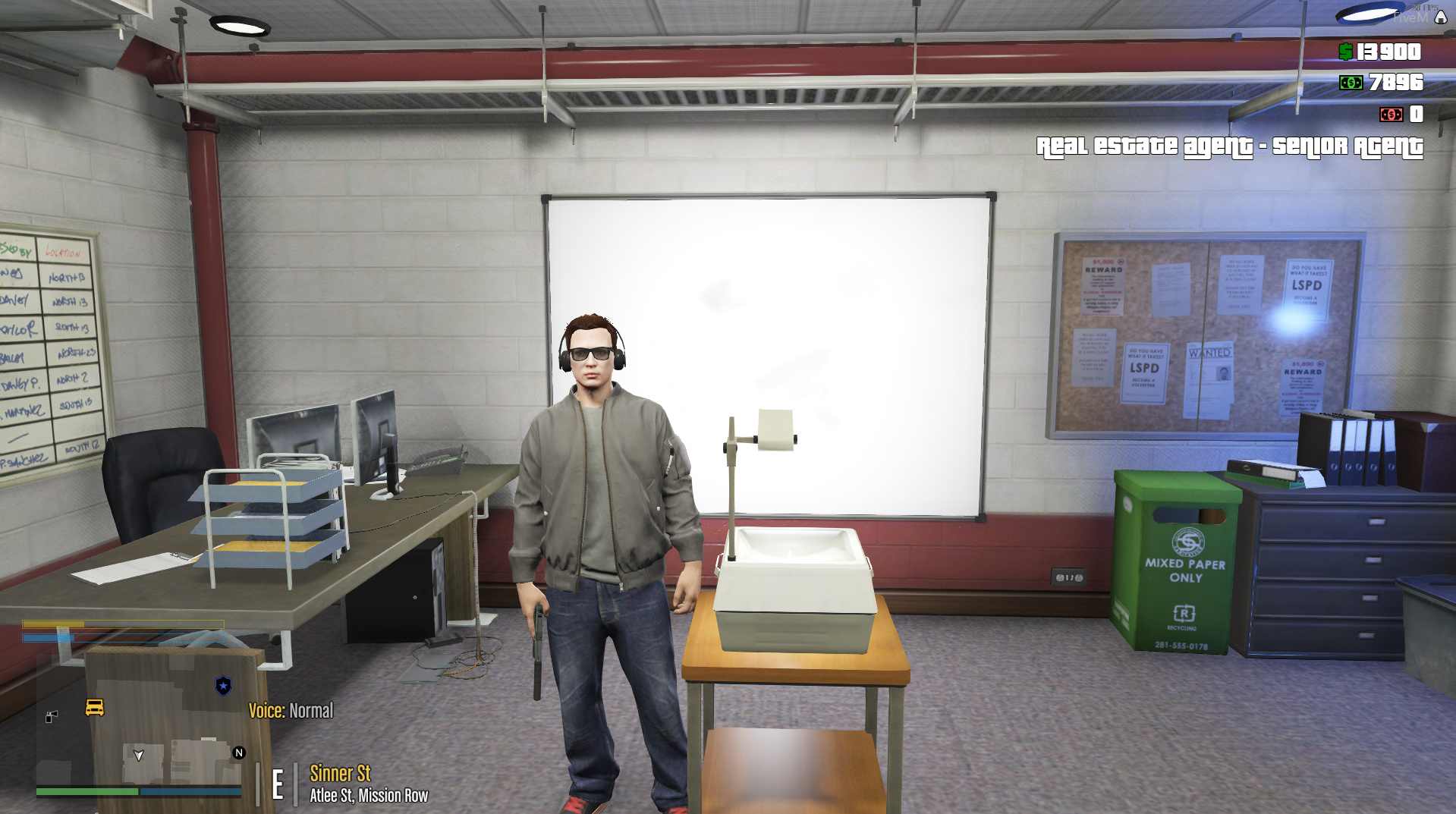1456x814 pixels.
Task: Click the E interaction key prompt
Action: (x=278, y=783)
